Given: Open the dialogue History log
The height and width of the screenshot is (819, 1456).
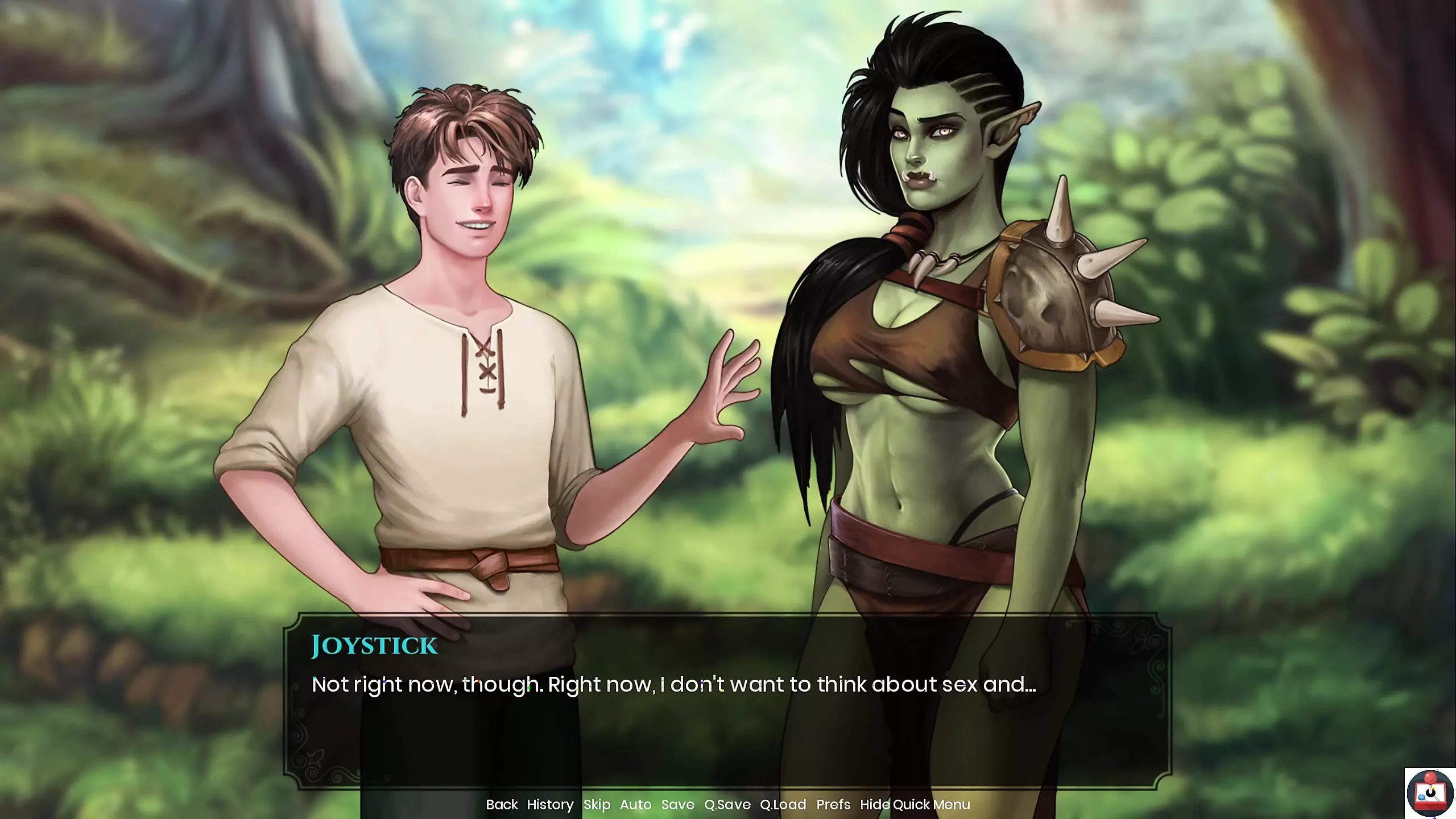Looking at the screenshot, I should point(550,804).
